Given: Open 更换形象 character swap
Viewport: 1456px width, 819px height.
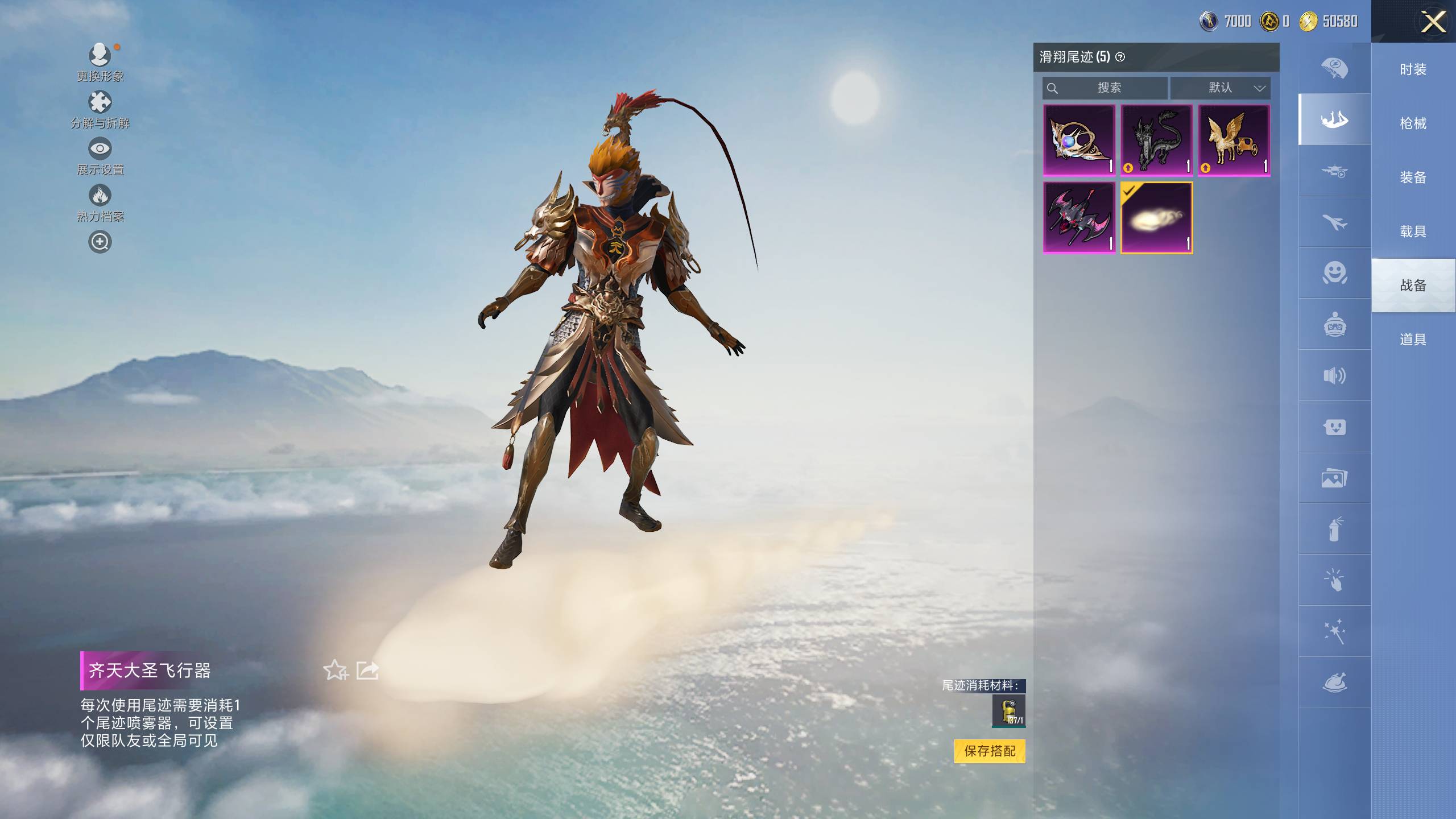Looking at the screenshot, I should point(100,56).
